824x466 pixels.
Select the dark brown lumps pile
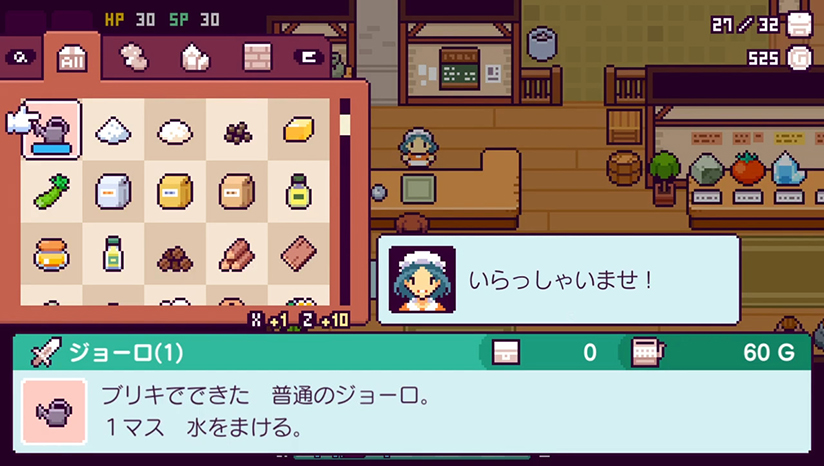(x=175, y=258)
